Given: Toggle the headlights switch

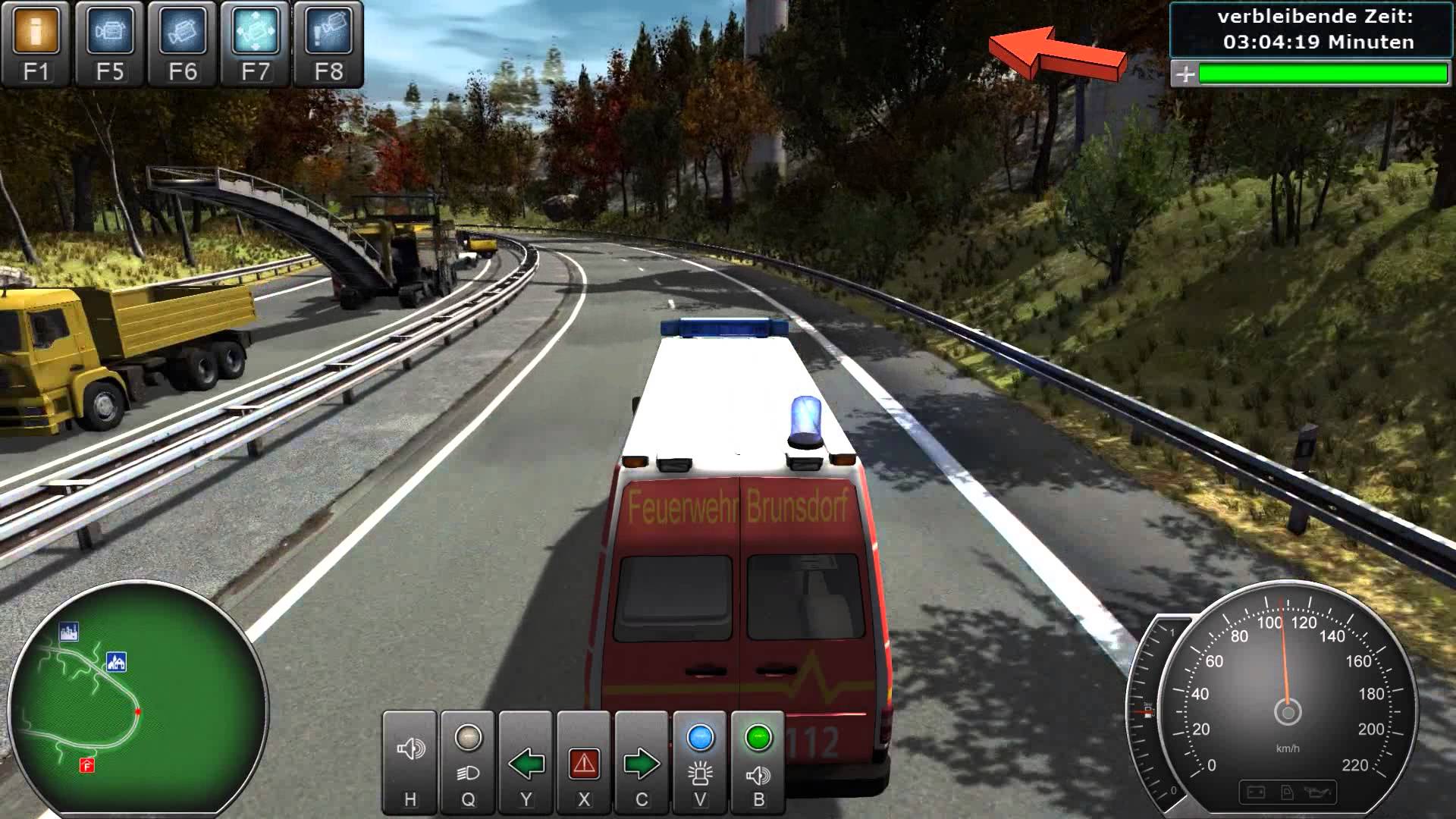Looking at the screenshot, I should [468, 761].
